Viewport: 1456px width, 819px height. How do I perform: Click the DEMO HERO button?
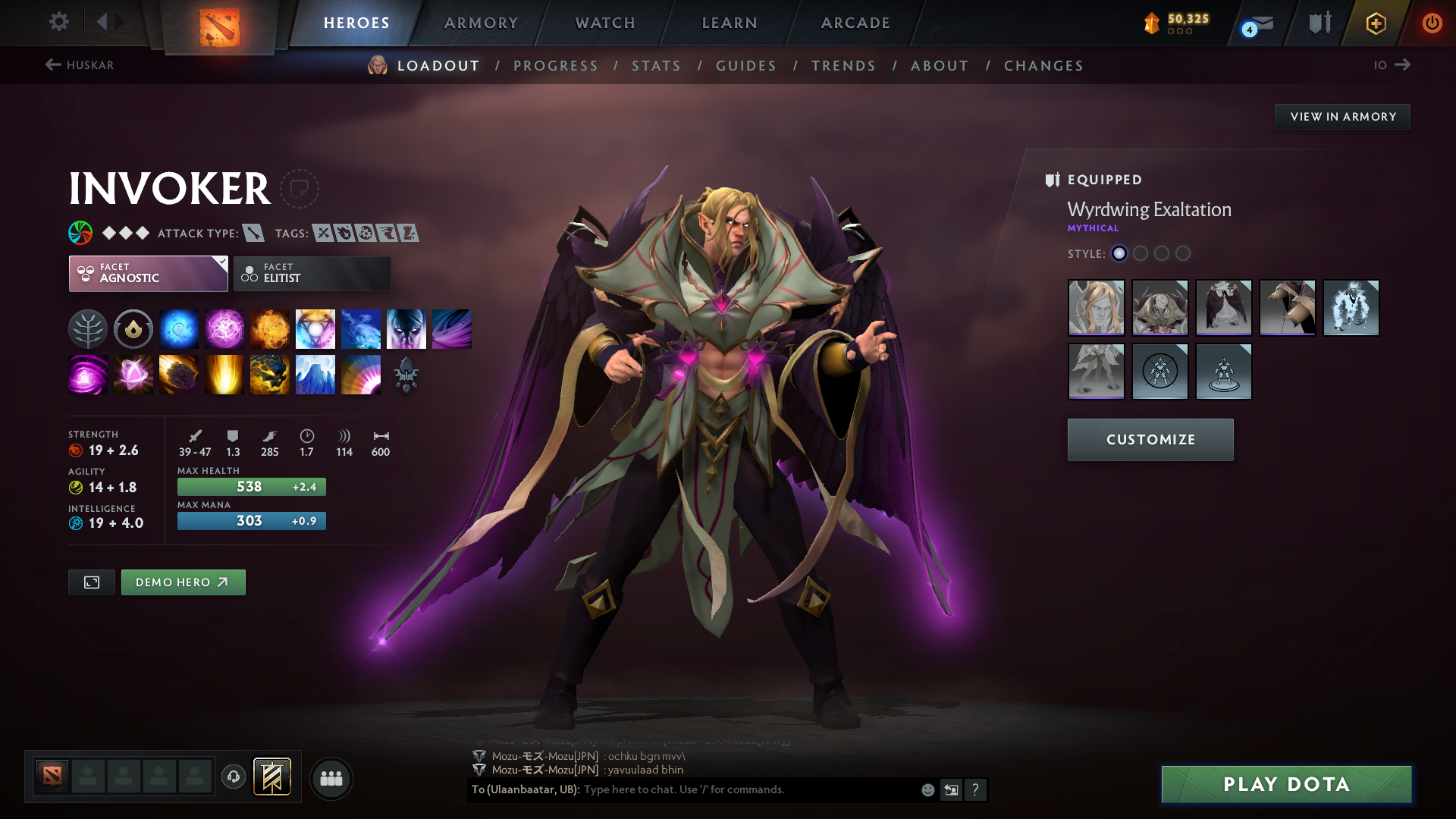pyautogui.click(x=183, y=582)
